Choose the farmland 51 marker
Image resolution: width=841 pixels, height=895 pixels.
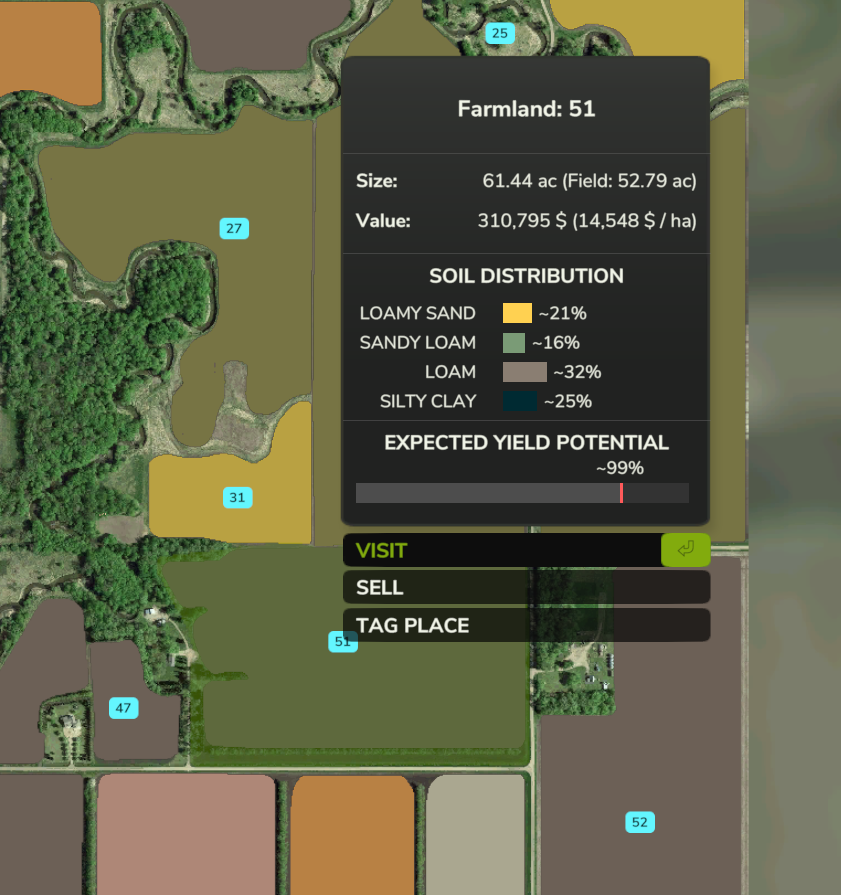(343, 642)
